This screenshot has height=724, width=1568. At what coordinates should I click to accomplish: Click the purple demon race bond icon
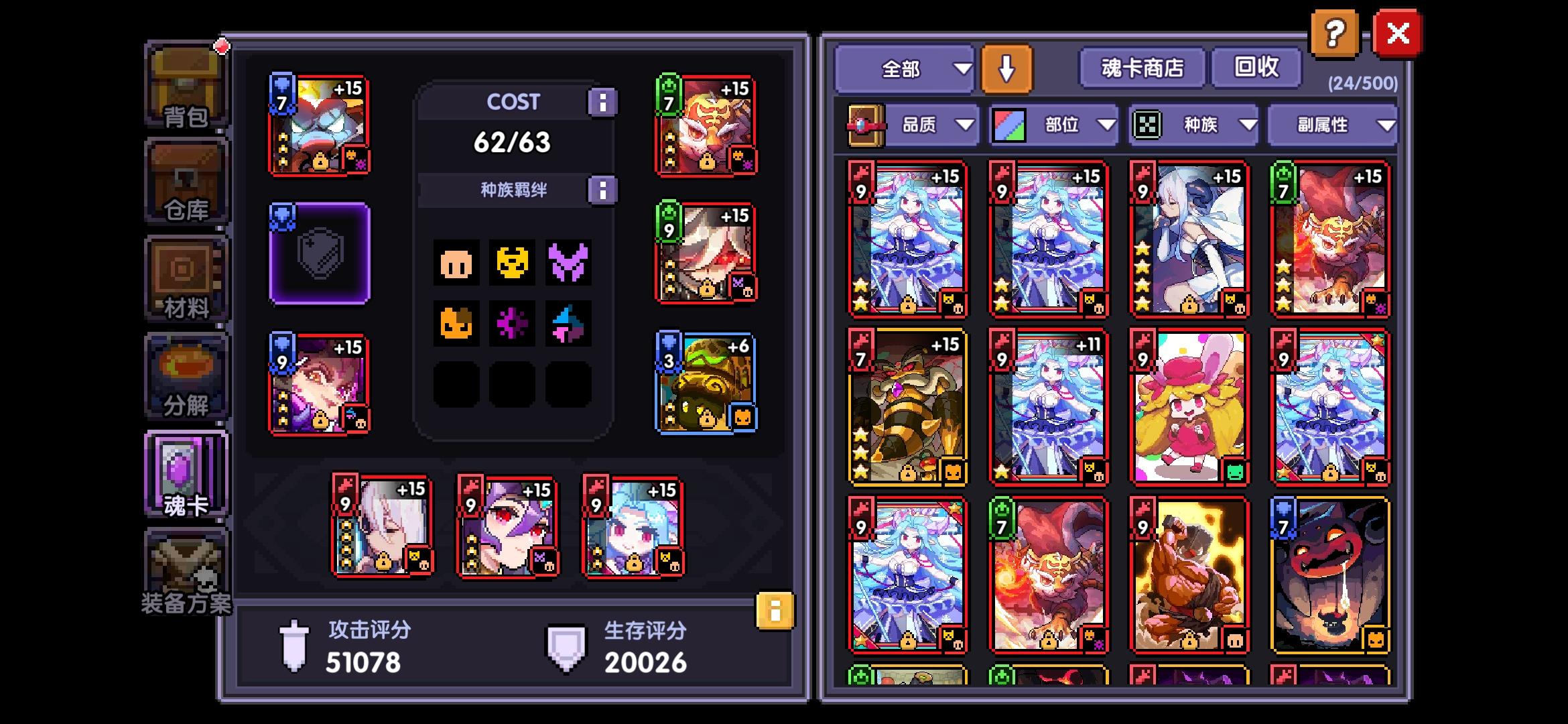tap(569, 264)
